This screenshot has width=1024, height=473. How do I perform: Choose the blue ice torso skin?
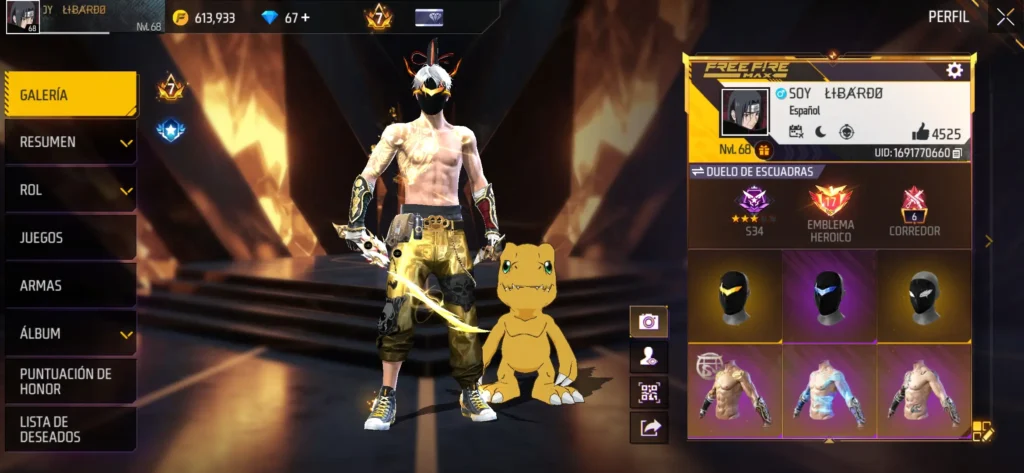tap(829, 393)
